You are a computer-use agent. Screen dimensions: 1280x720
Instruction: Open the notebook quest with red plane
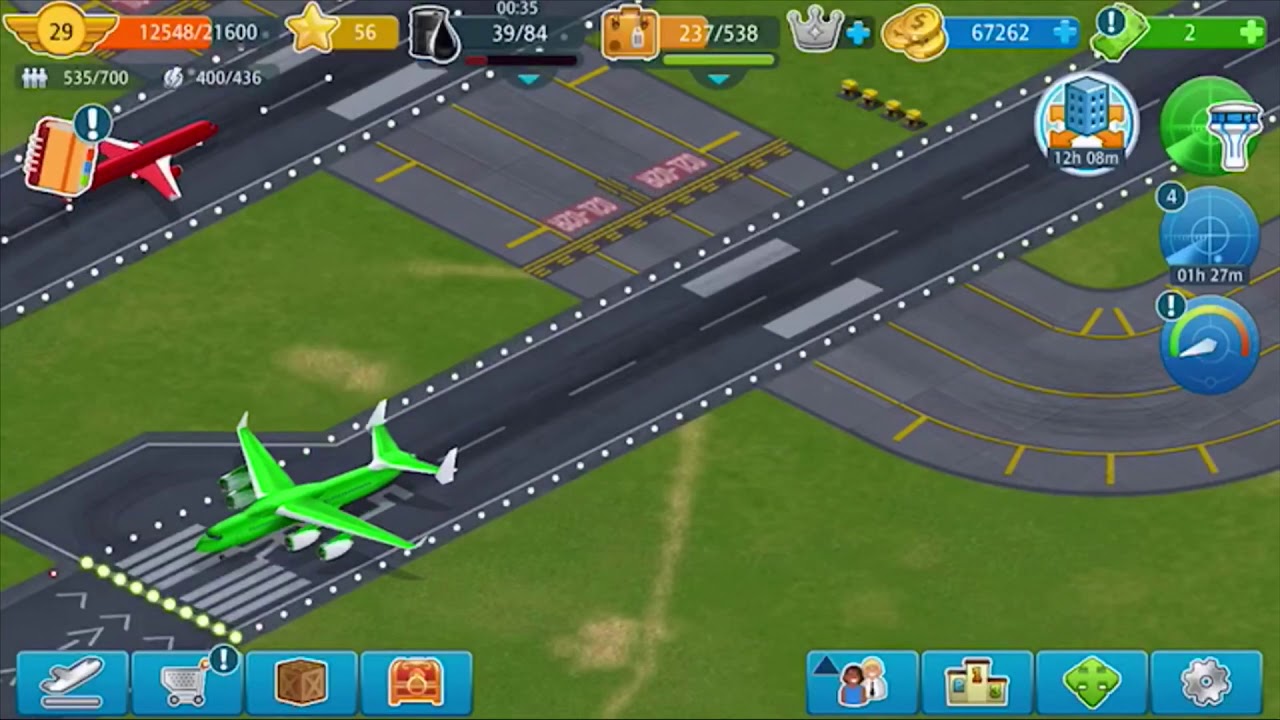point(62,156)
